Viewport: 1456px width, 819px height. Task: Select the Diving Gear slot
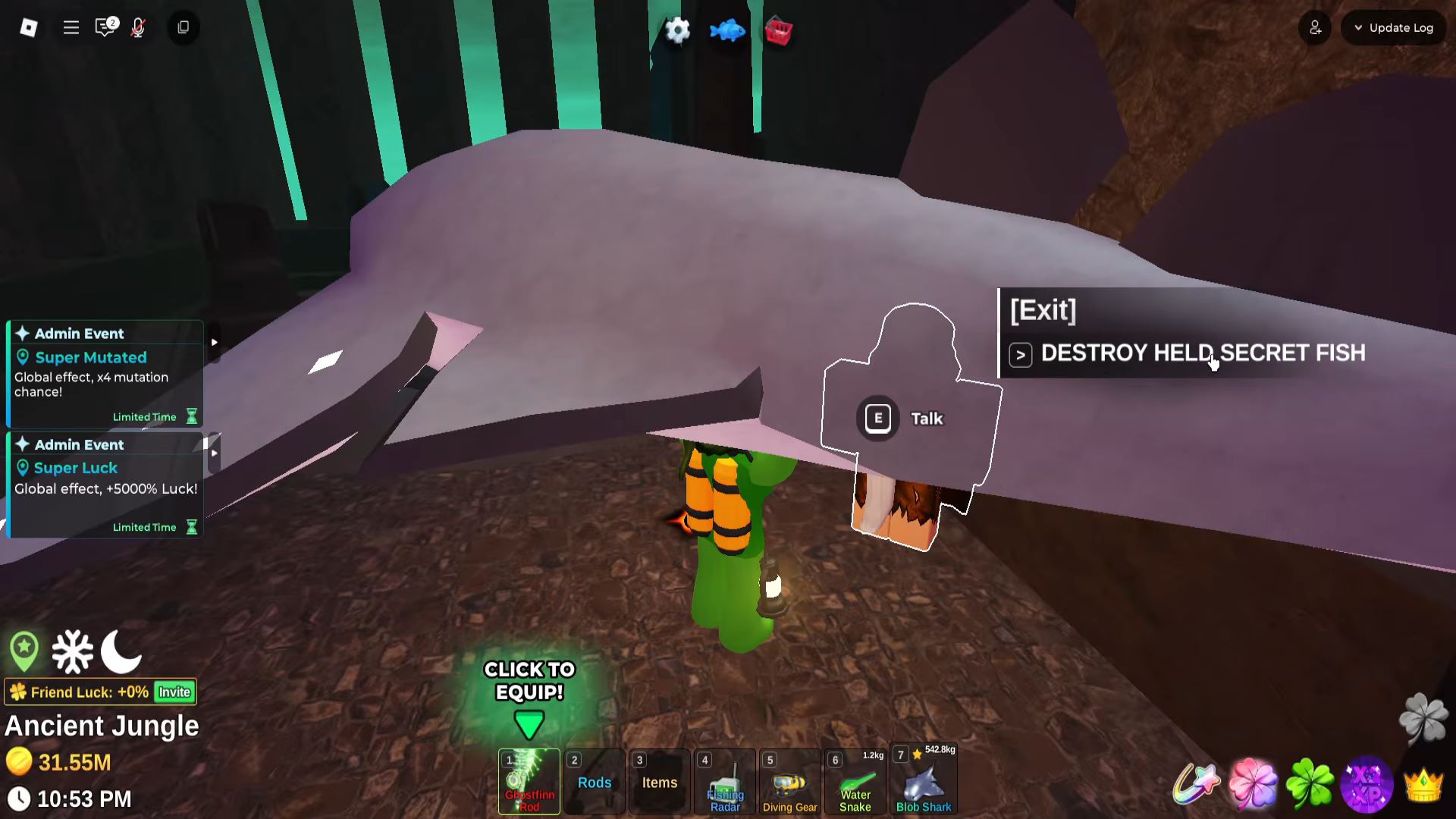pos(790,782)
